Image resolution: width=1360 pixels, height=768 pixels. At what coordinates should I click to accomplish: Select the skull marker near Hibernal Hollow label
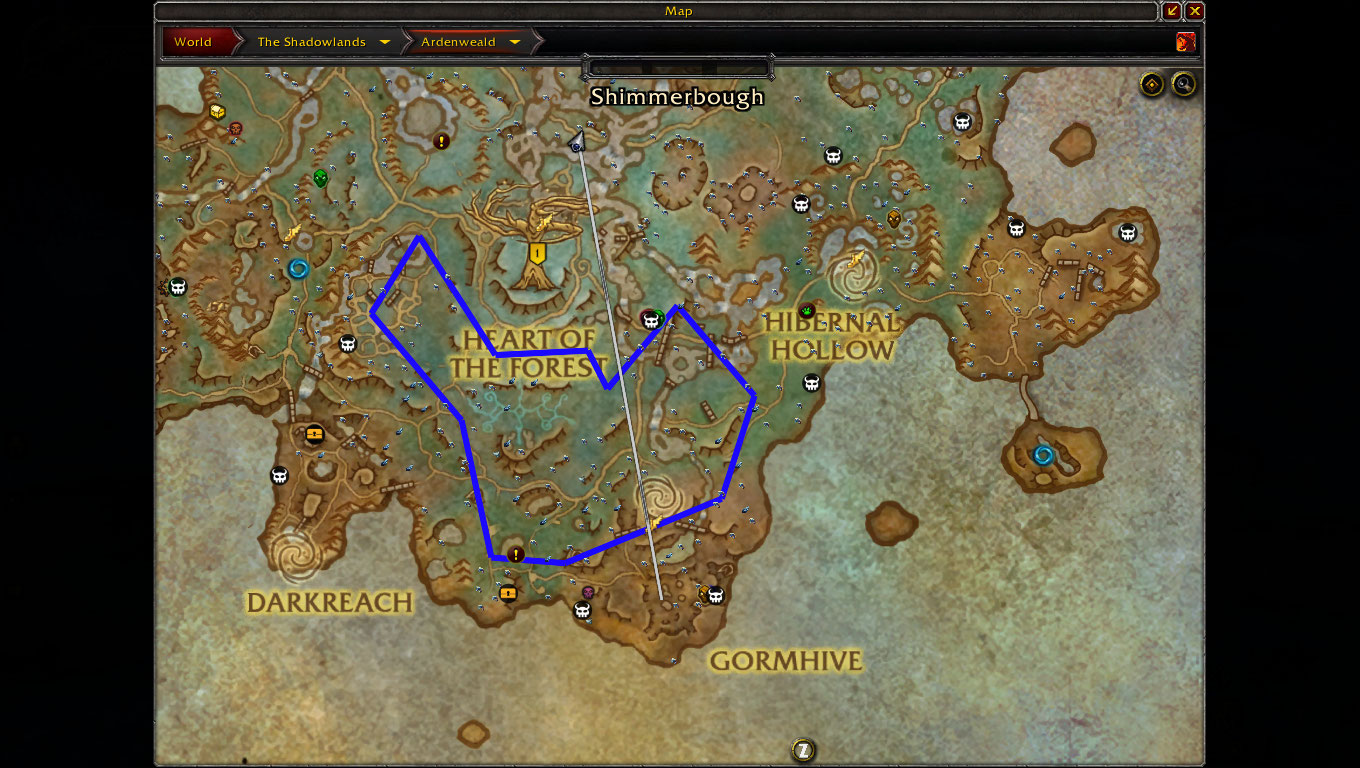pyautogui.click(x=811, y=384)
